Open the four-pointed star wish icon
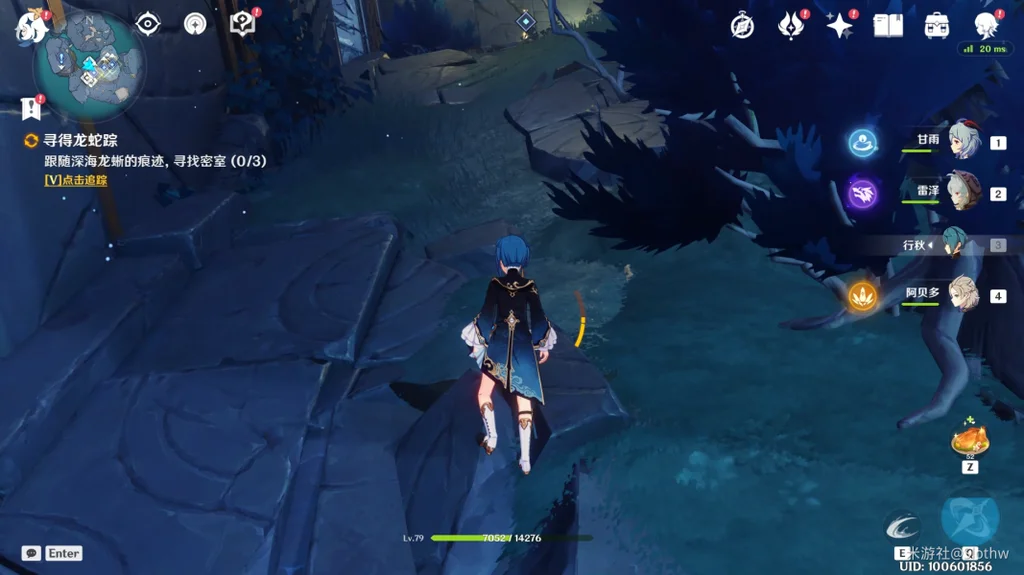1024x575 pixels. coord(839,26)
